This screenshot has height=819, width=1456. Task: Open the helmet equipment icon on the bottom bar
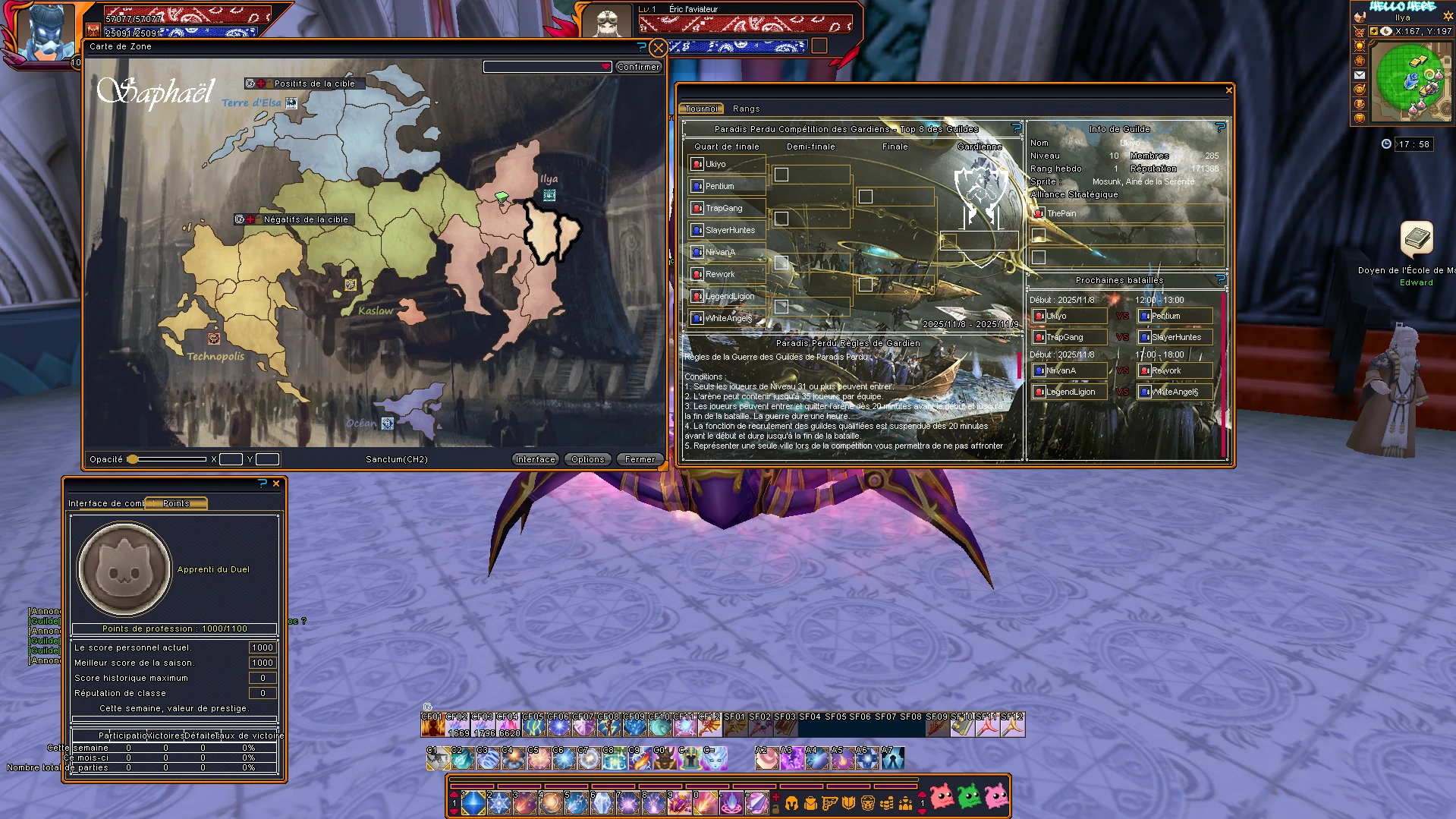[x=792, y=802]
